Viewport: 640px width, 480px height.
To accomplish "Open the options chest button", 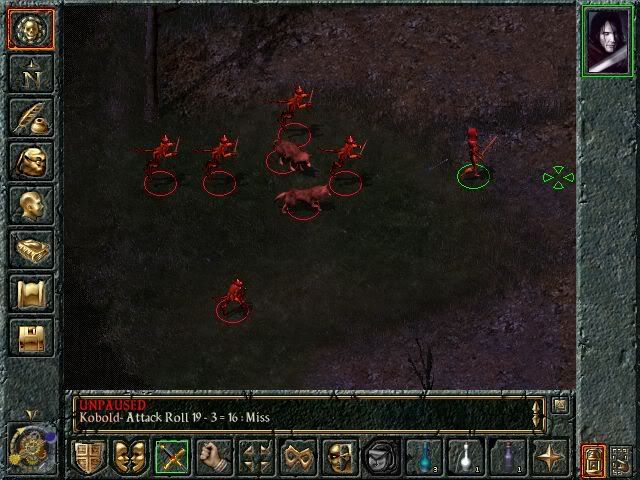I will click(29, 338).
